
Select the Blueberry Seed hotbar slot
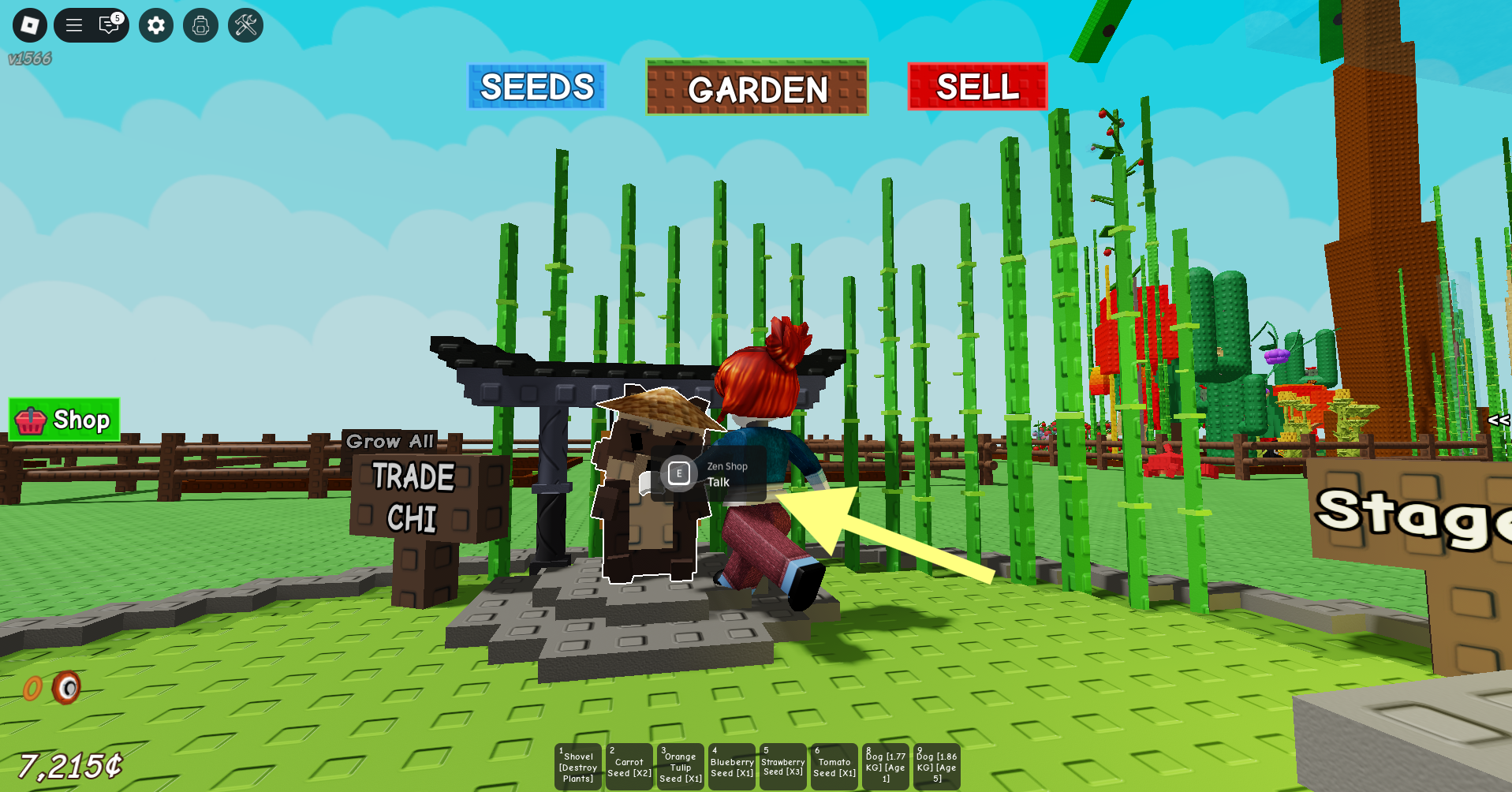click(731, 766)
